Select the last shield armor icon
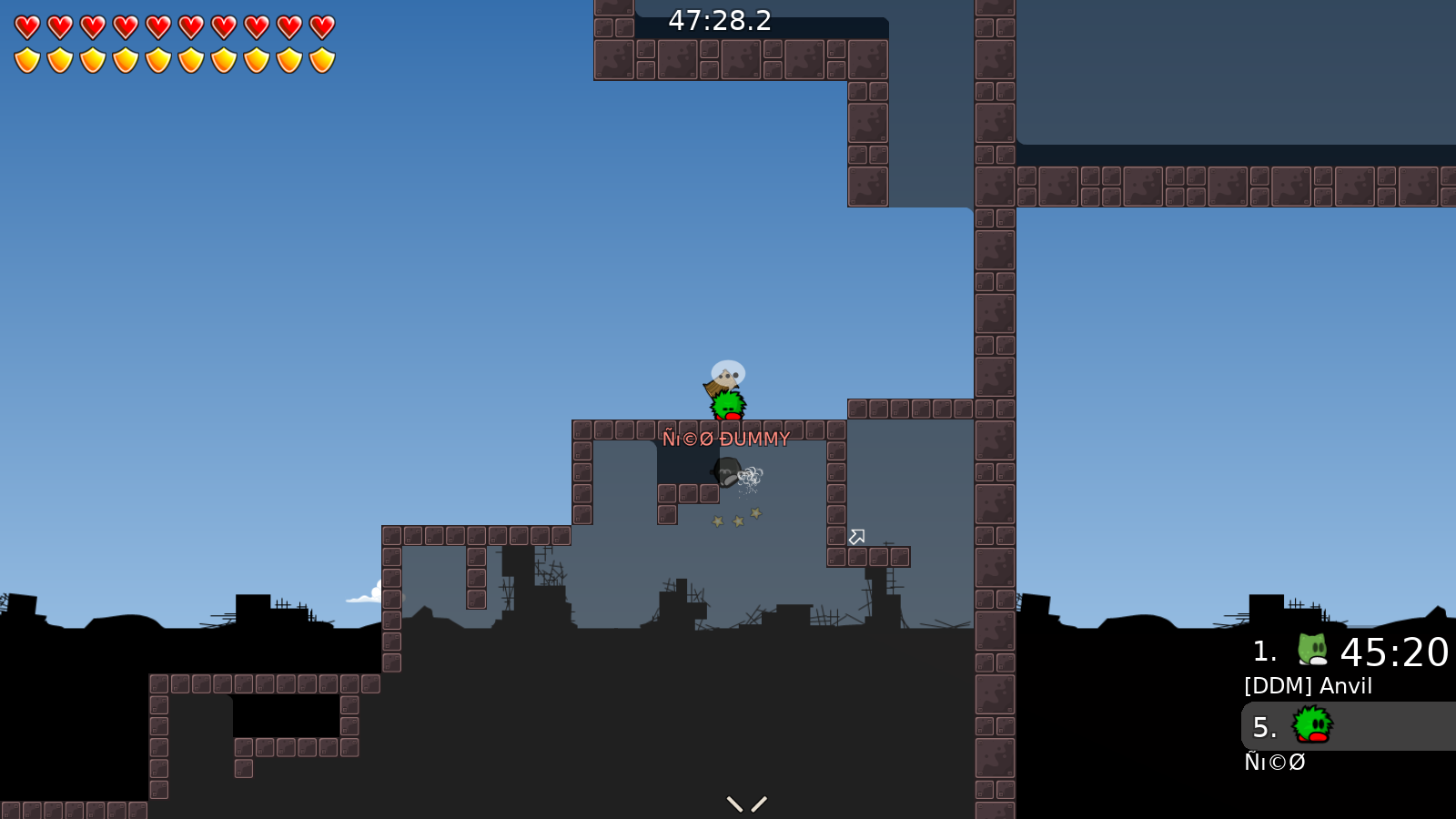Screen dimensions: 1456x819 click(x=323, y=59)
